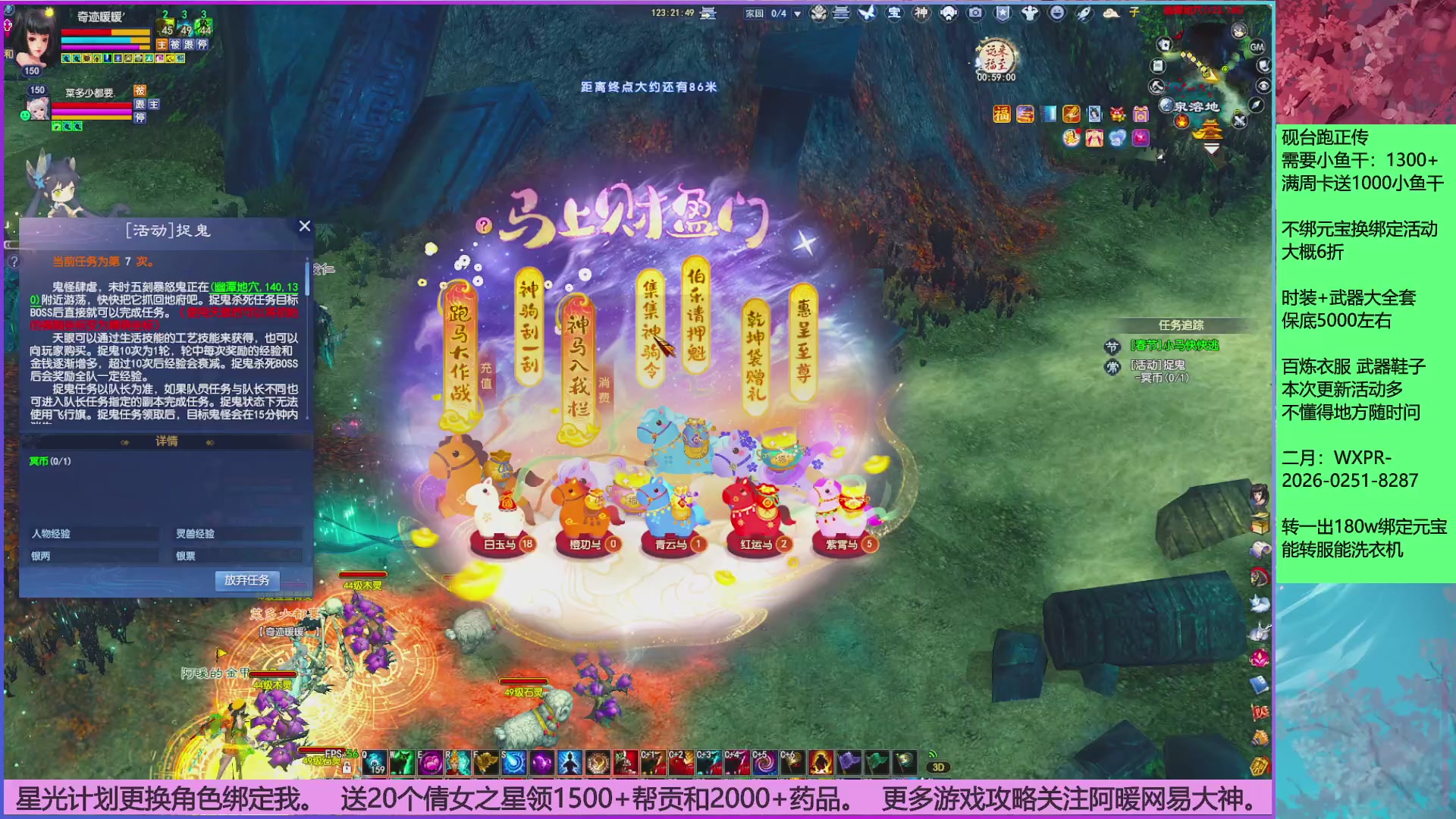Toggle the 3D view button near skill bar
1456x819 pixels.
(938, 767)
